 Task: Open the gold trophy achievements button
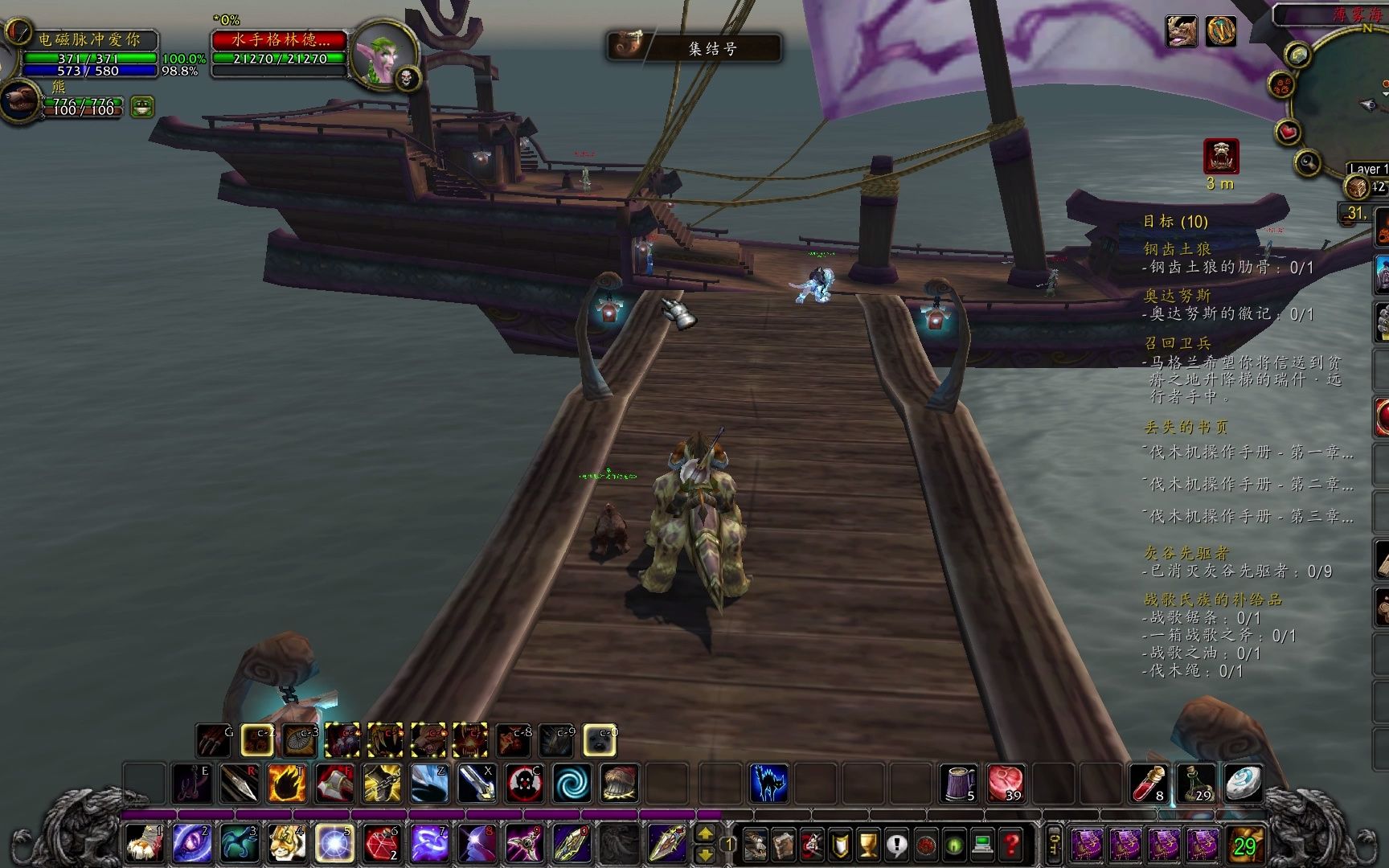point(867,845)
